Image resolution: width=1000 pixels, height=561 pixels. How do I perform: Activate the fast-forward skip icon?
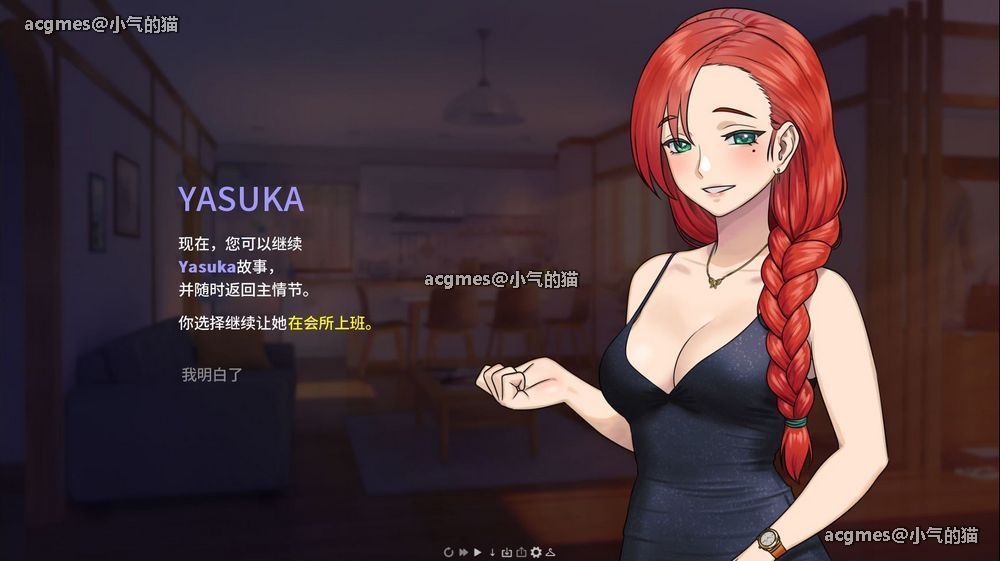click(x=463, y=552)
